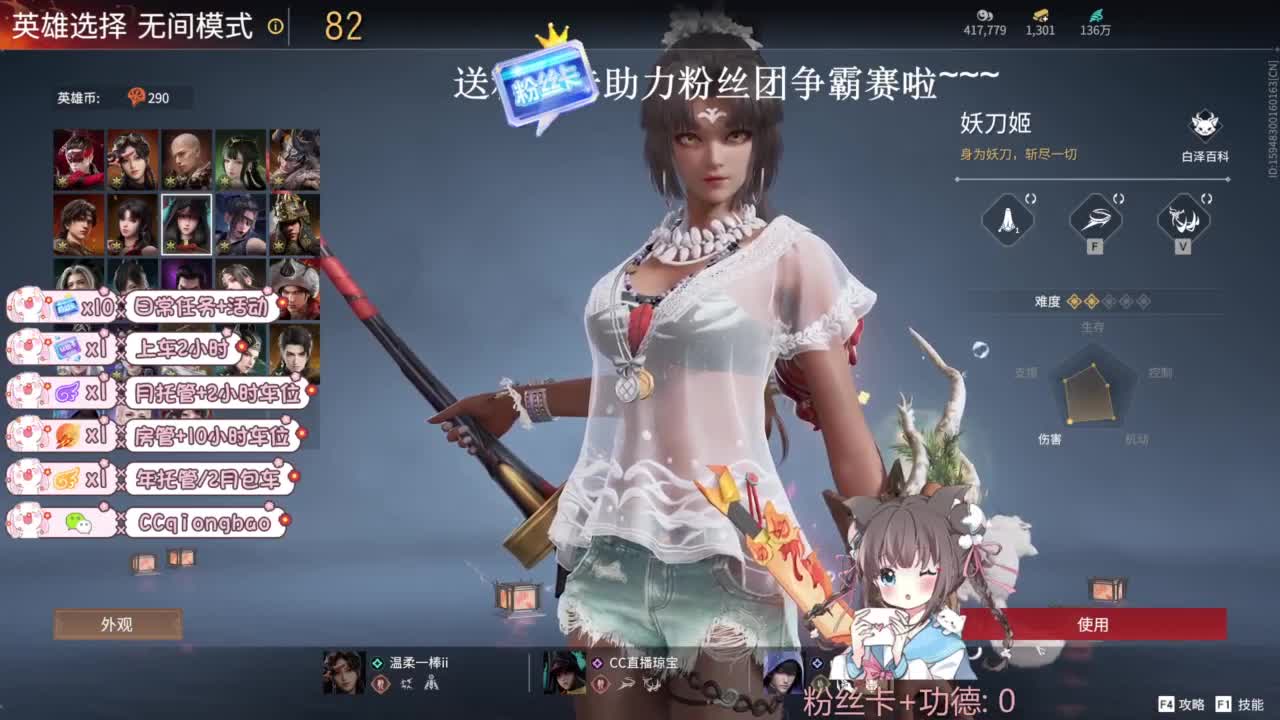Open the 外观 appearance menu
The width and height of the screenshot is (1280, 720).
pyautogui.click(x=119, y=623)
